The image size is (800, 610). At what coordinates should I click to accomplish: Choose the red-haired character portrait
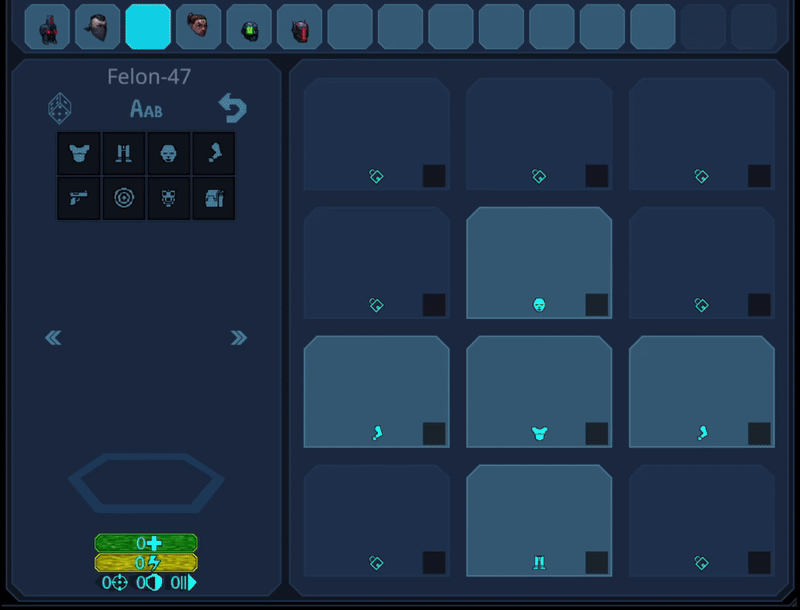point(198,27)
